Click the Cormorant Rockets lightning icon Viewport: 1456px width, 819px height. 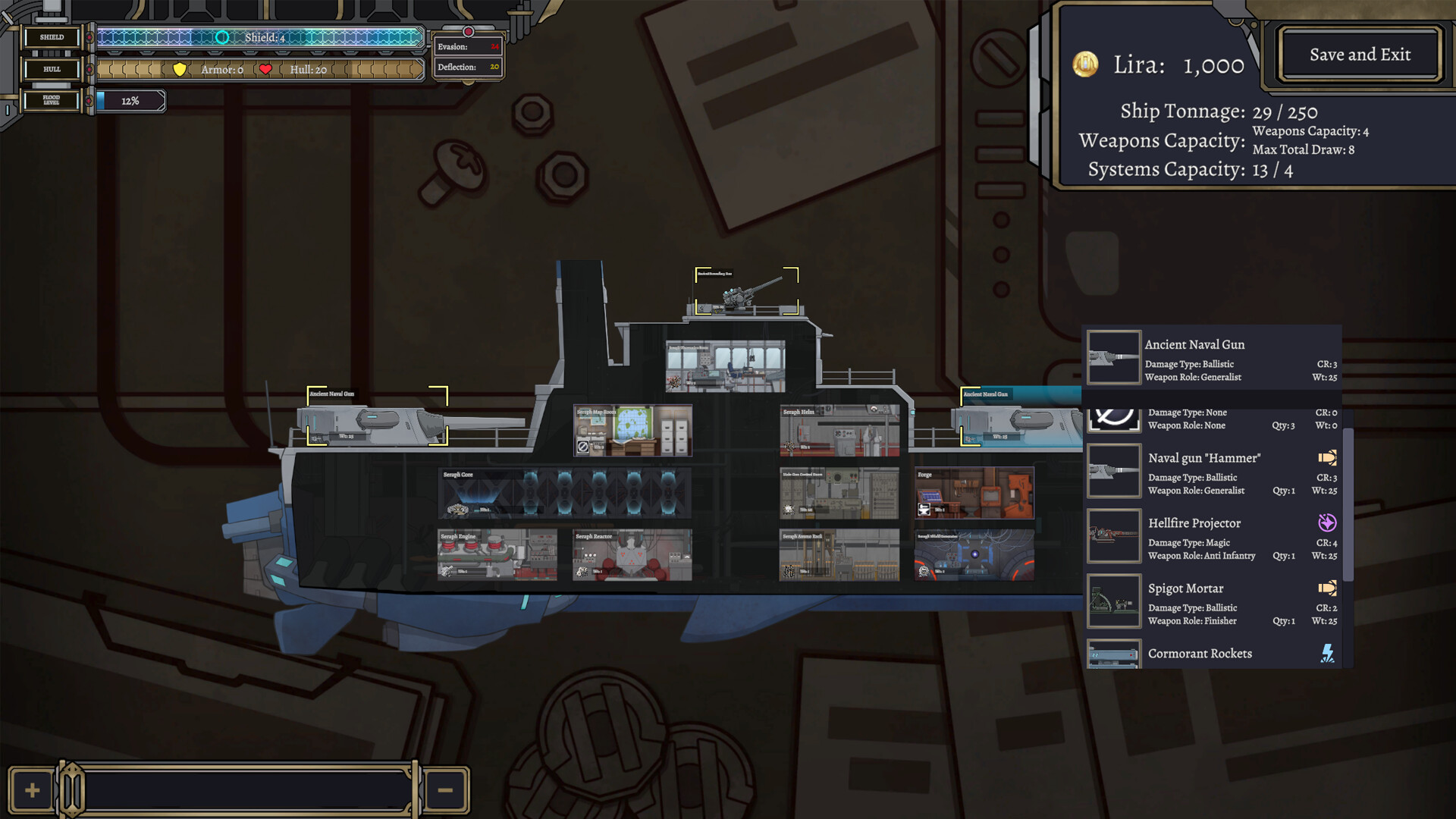coord(1327,653)
